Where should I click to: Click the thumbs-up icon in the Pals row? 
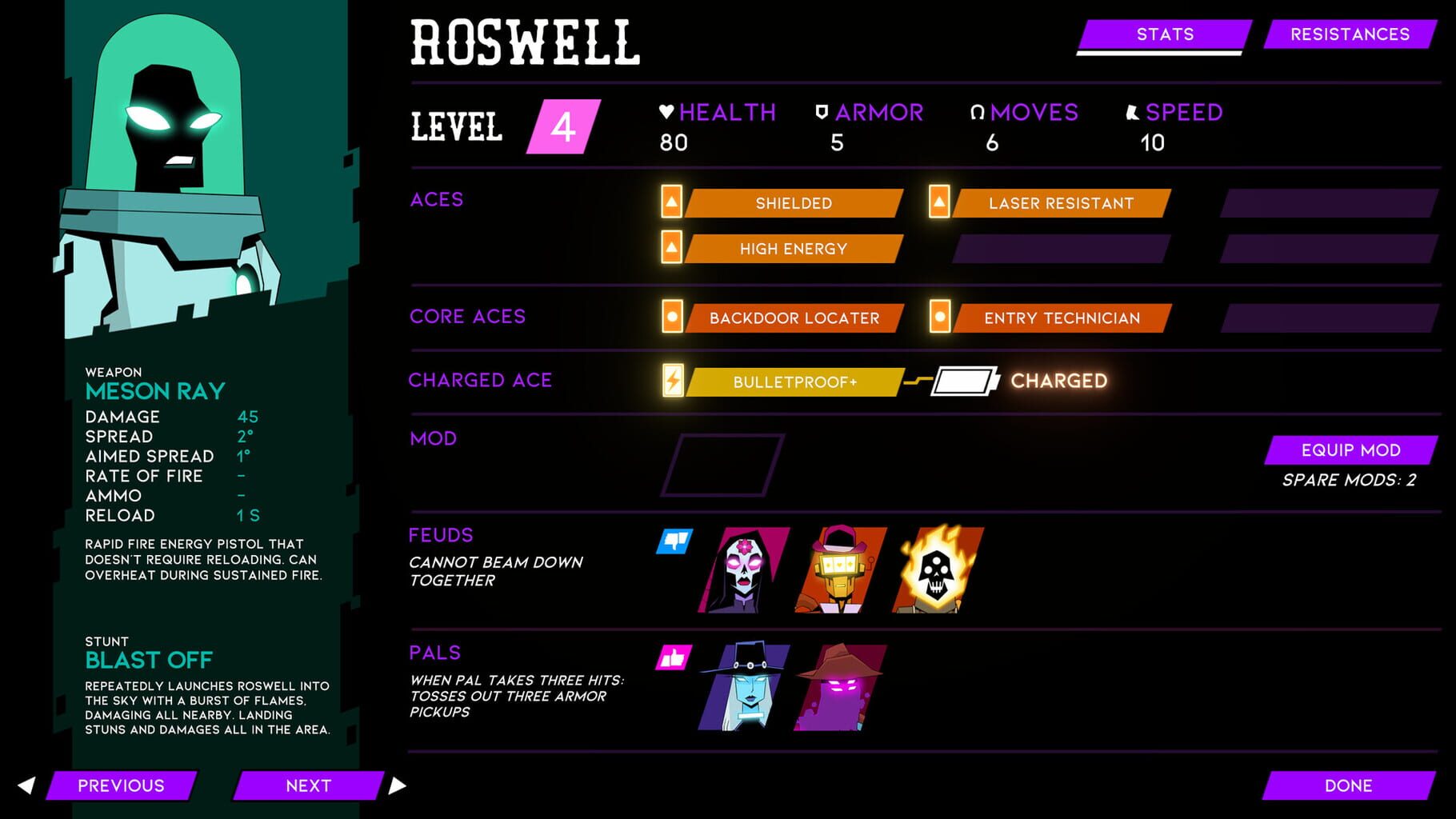[673, 656]
